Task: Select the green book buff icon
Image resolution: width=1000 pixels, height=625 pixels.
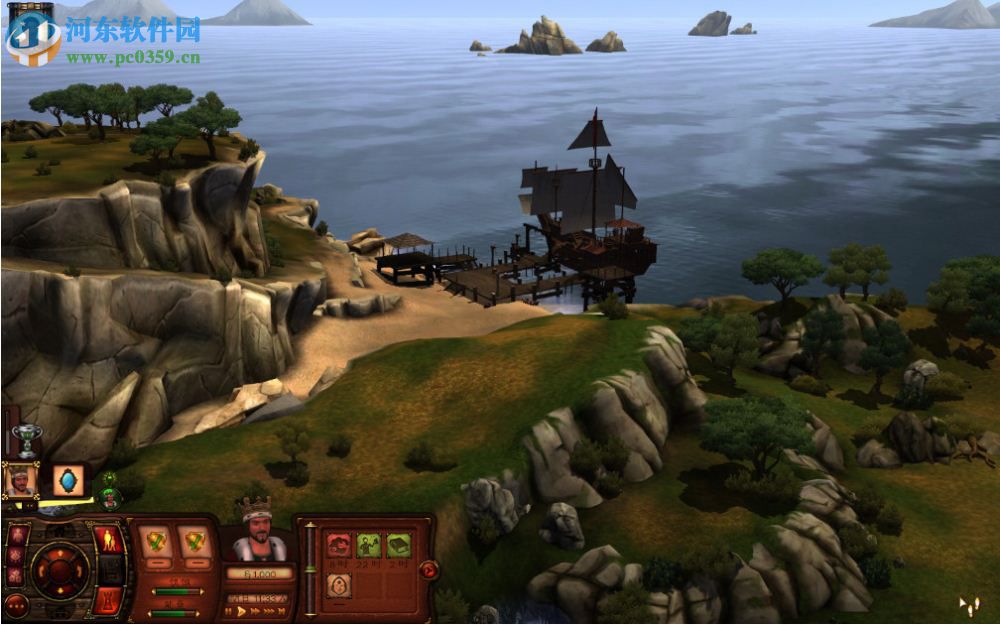Action: coord(398,546)
